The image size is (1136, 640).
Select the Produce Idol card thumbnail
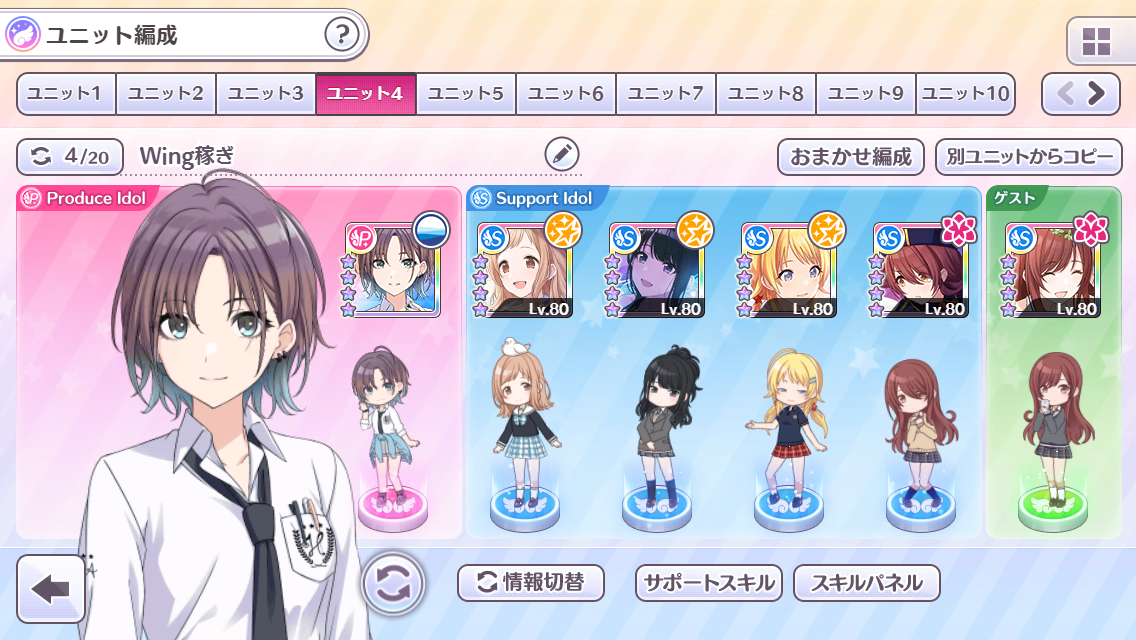tap(394, 270)
